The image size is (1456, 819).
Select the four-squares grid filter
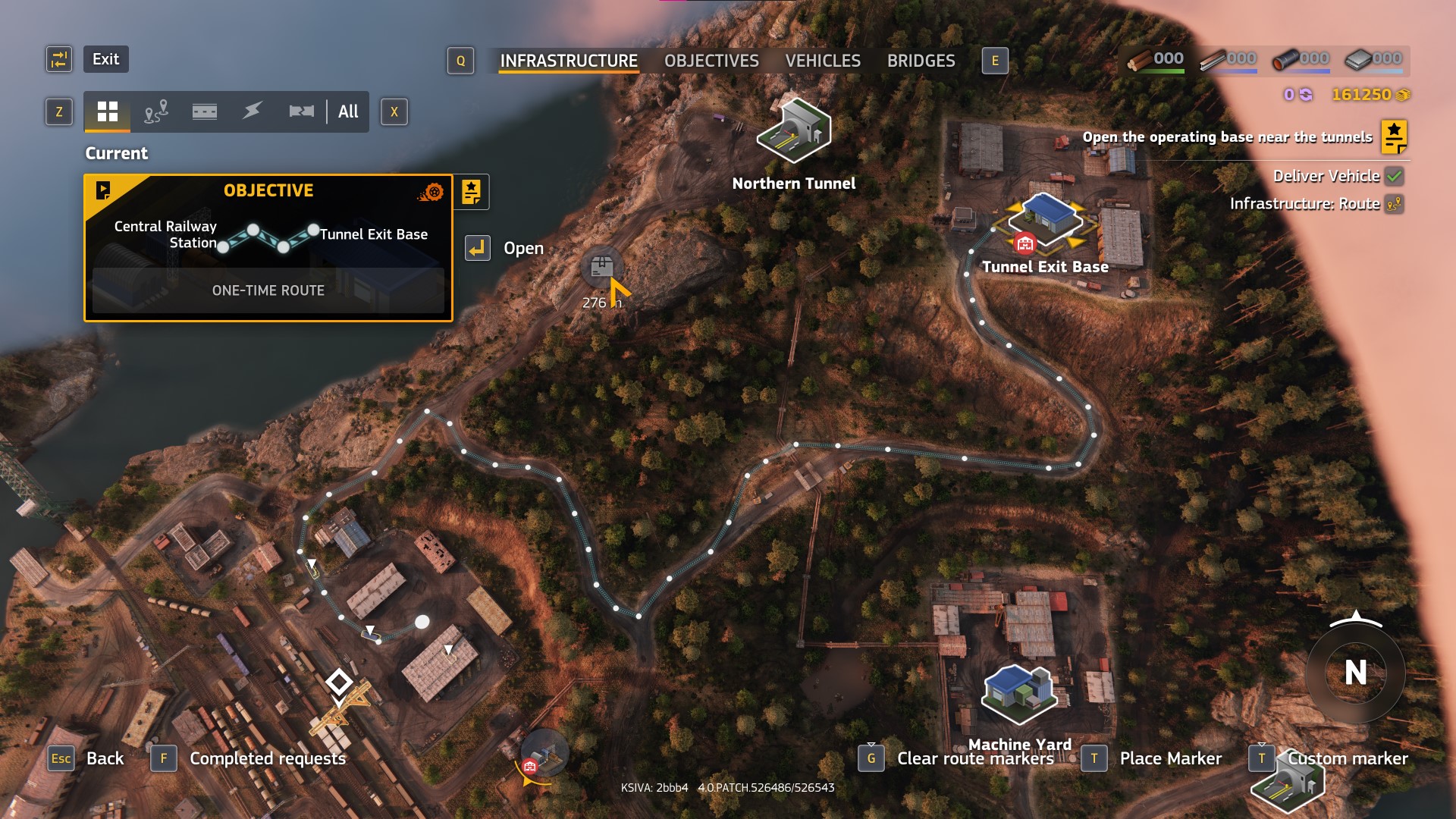[x=108, y=112]
